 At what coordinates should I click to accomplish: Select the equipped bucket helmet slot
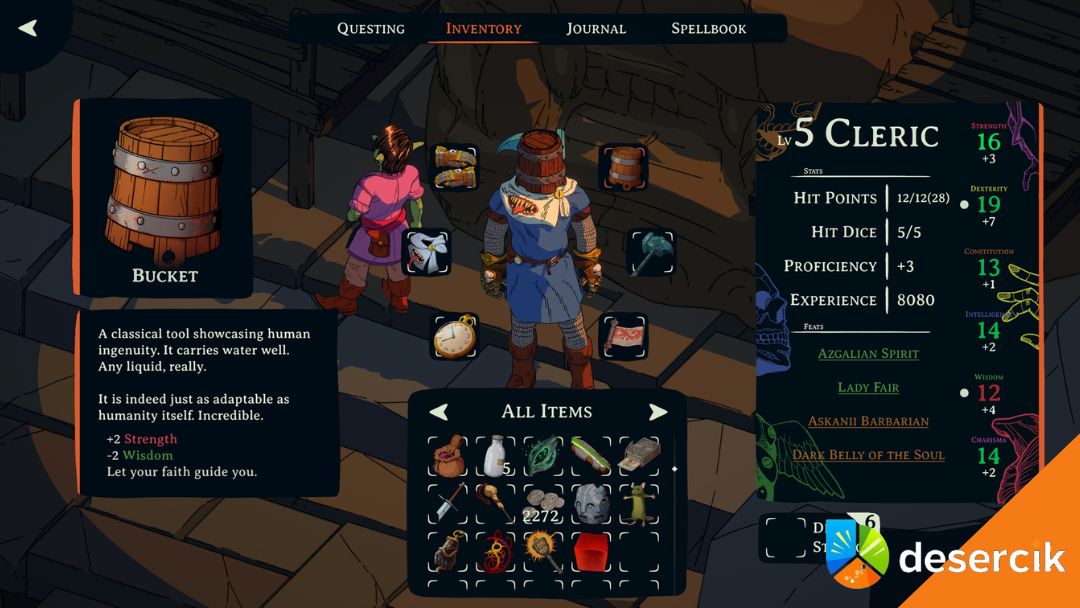(x=623, y=167)
